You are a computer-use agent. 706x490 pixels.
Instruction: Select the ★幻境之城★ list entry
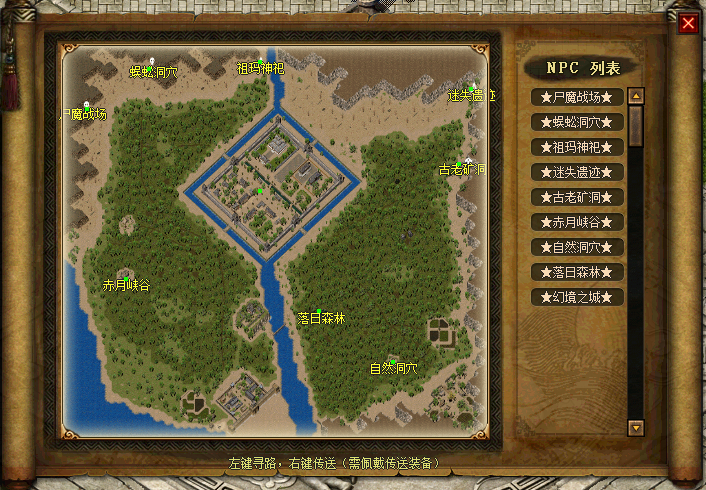click(x=578, y=297)
